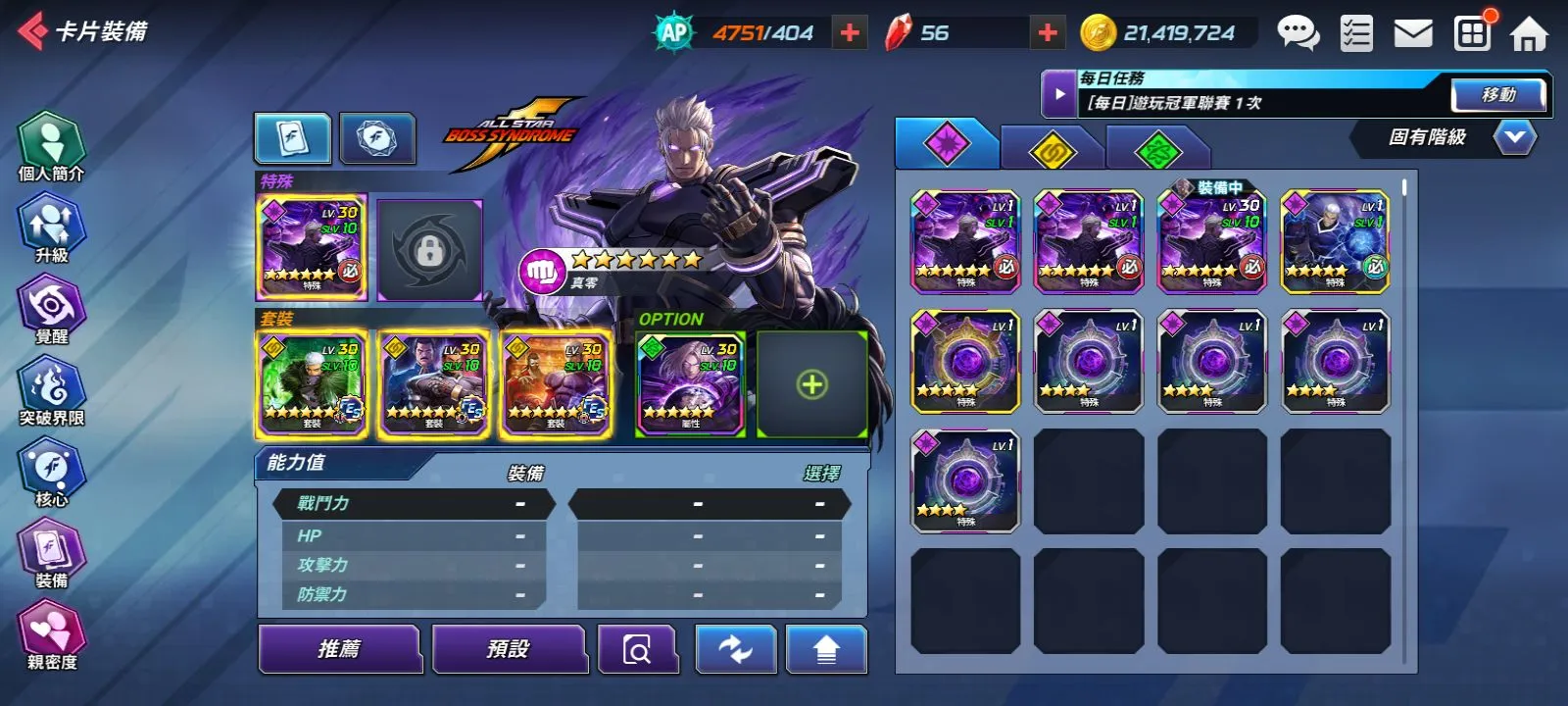Viewport: 1568px width, 706px height.
Task: Return to the home screen
Action: 1528,34
